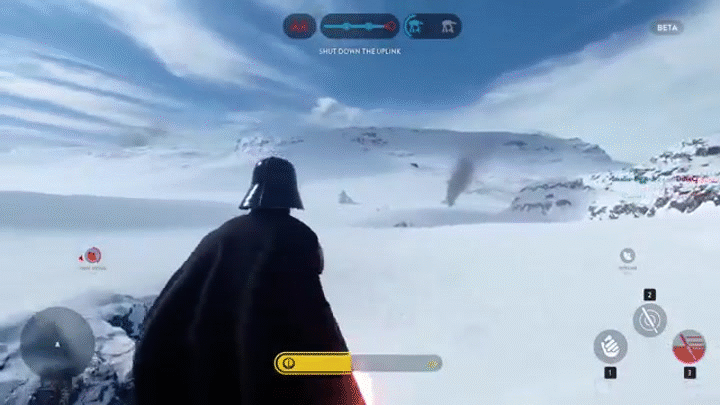Select the red crossed-out ability in slot 3
Viewport: 720px width, 405px height.
click(689, 346)
